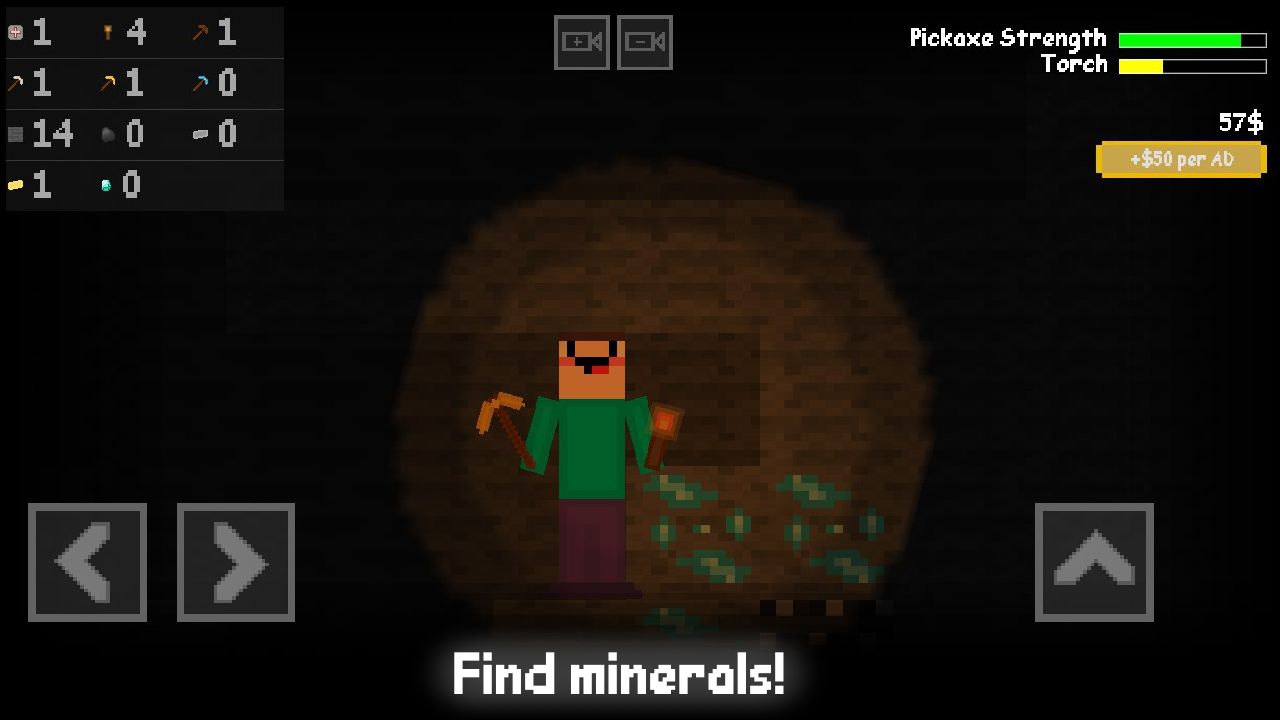Image resolution: width=1280 pixels, height=720 pixels.
Task: Choose the stone block slot showing 14
Action: click(x=15, y=134)
